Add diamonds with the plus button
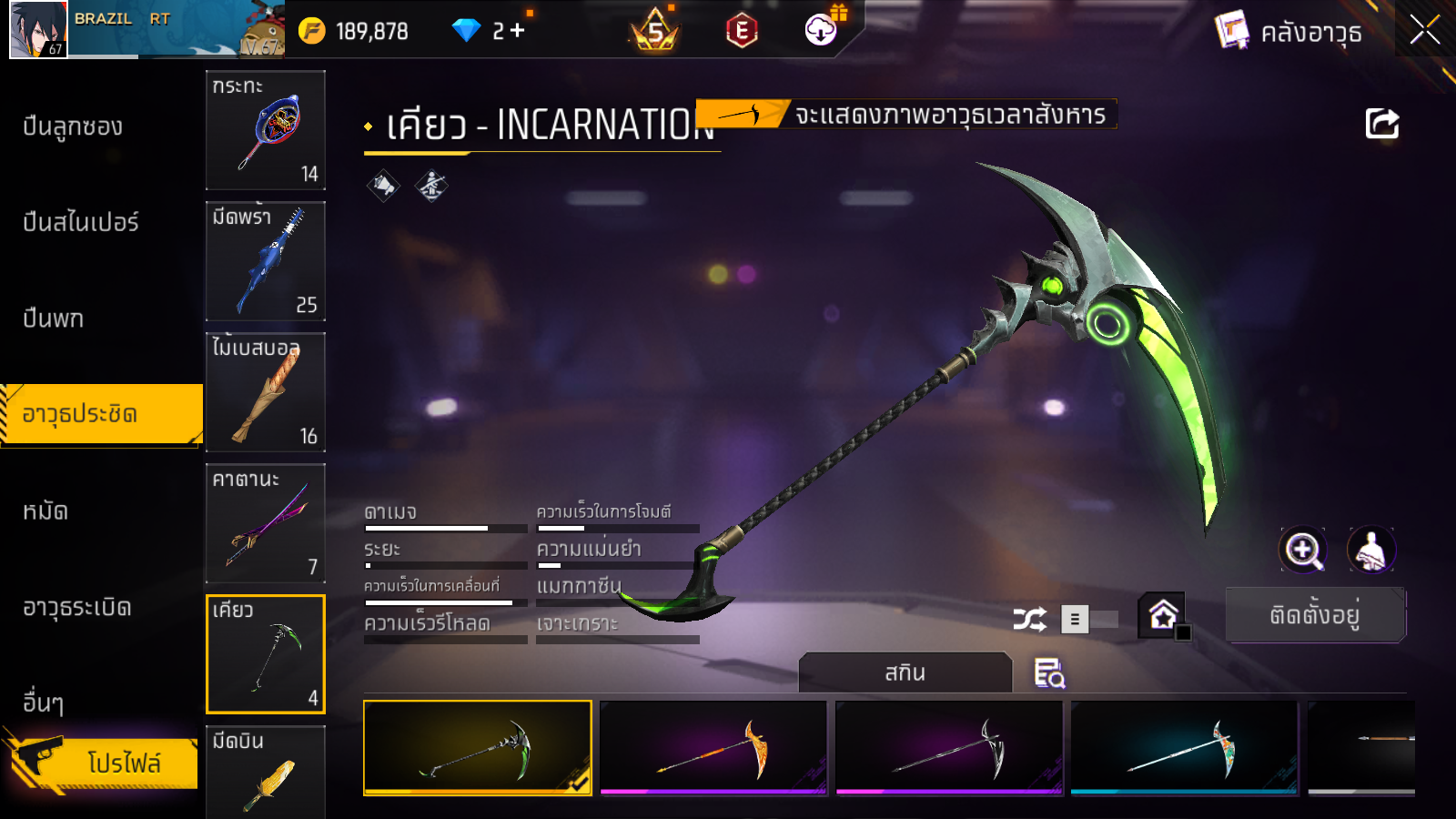1456x819 pixels. pos(518,31)
